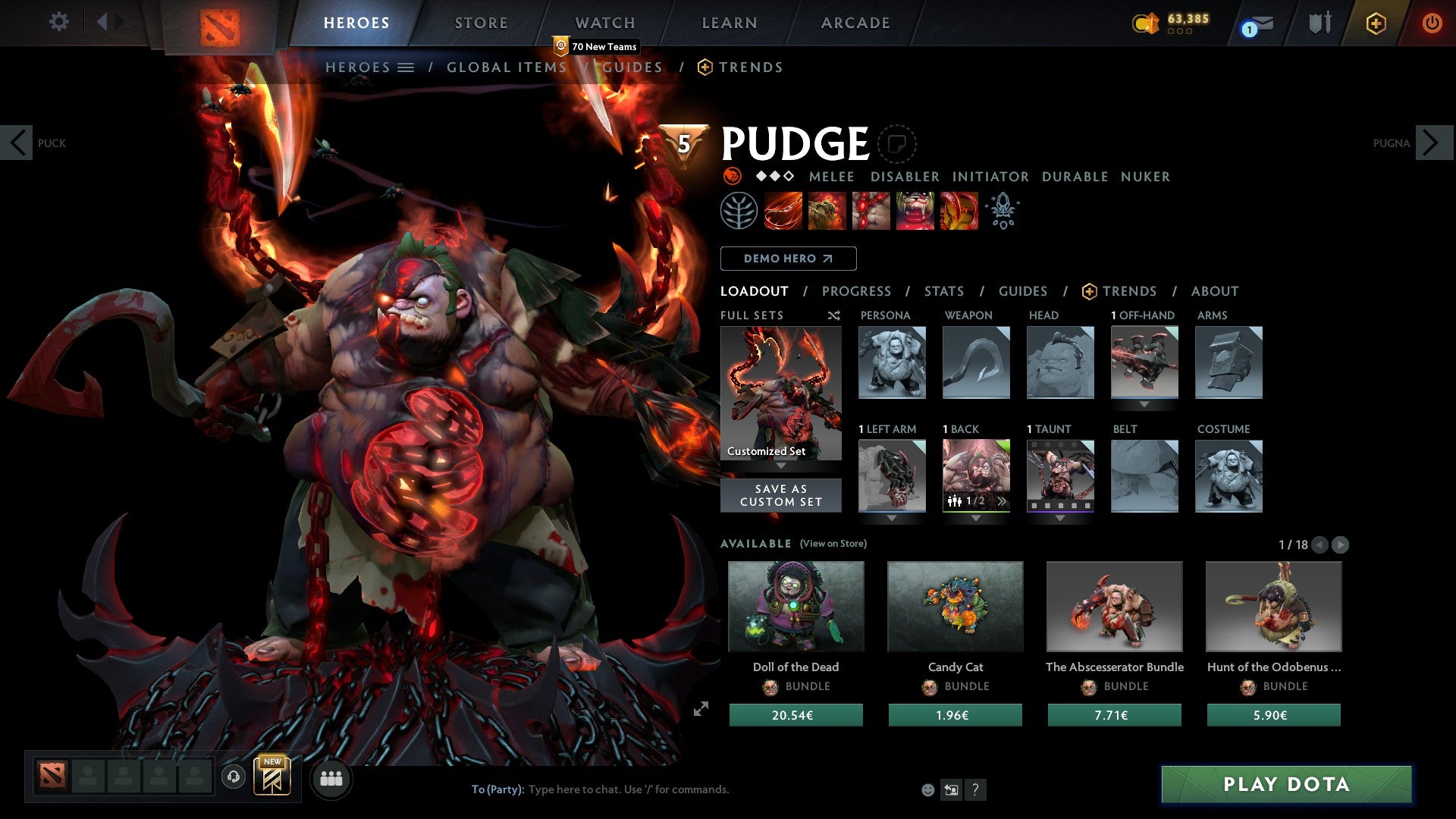Expand the OFF-HAND item style dropdown arrow

coord(1144,404)
